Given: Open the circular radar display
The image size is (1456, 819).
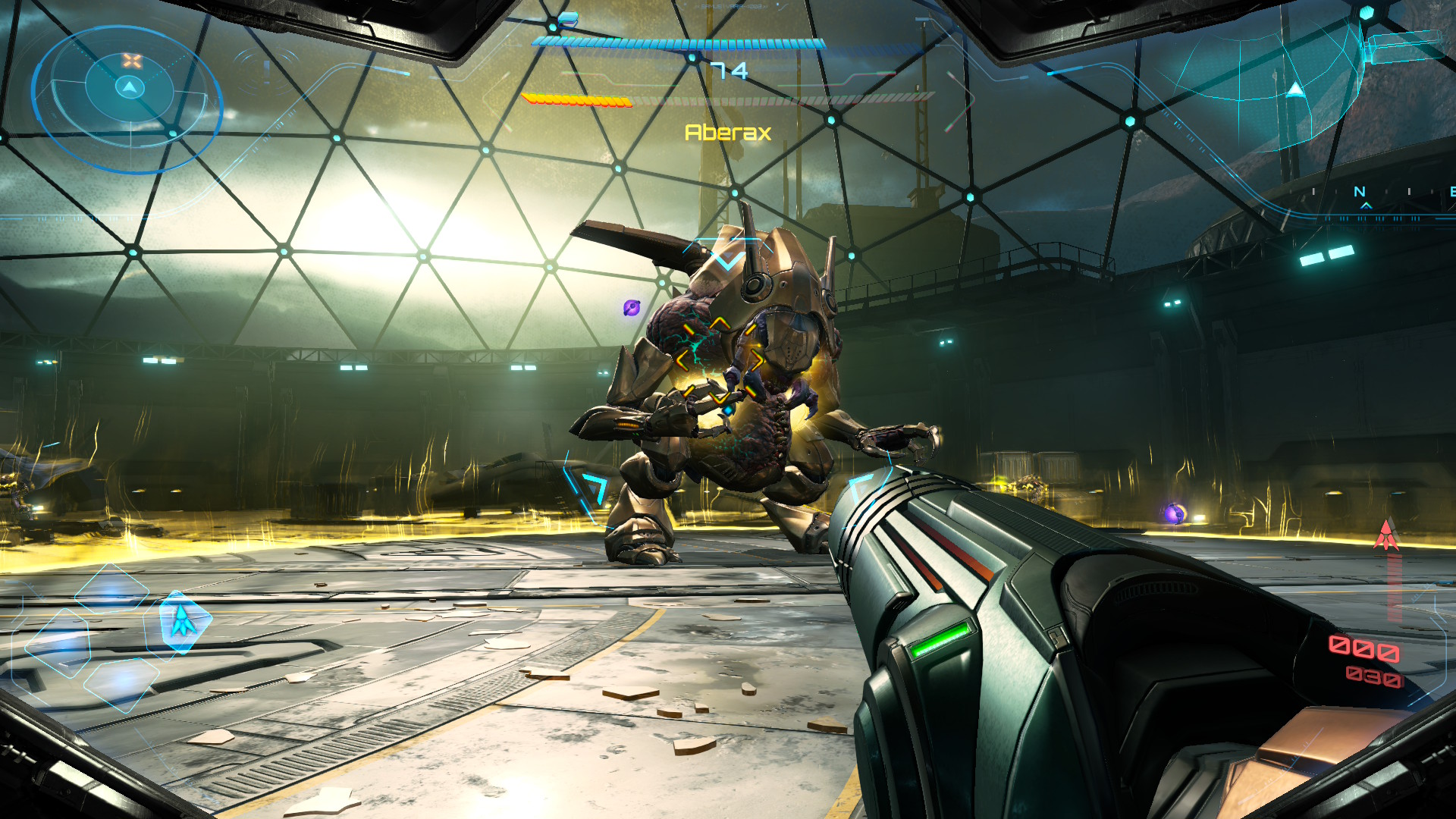Looking at the screenshot, I should [x=127, y=99].
